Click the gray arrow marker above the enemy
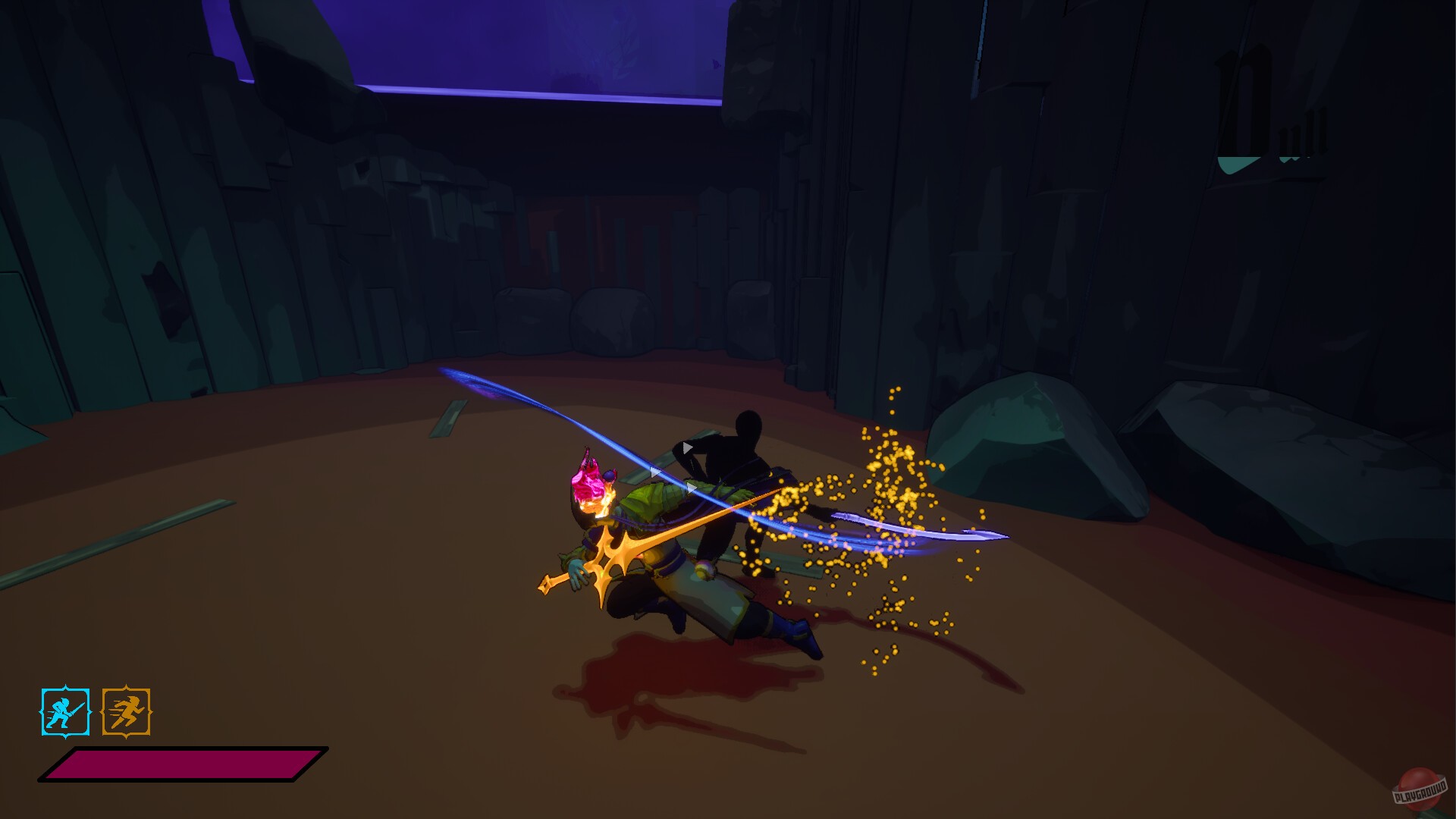Viewport: 1456px width, 819px height. click(686, 447)
